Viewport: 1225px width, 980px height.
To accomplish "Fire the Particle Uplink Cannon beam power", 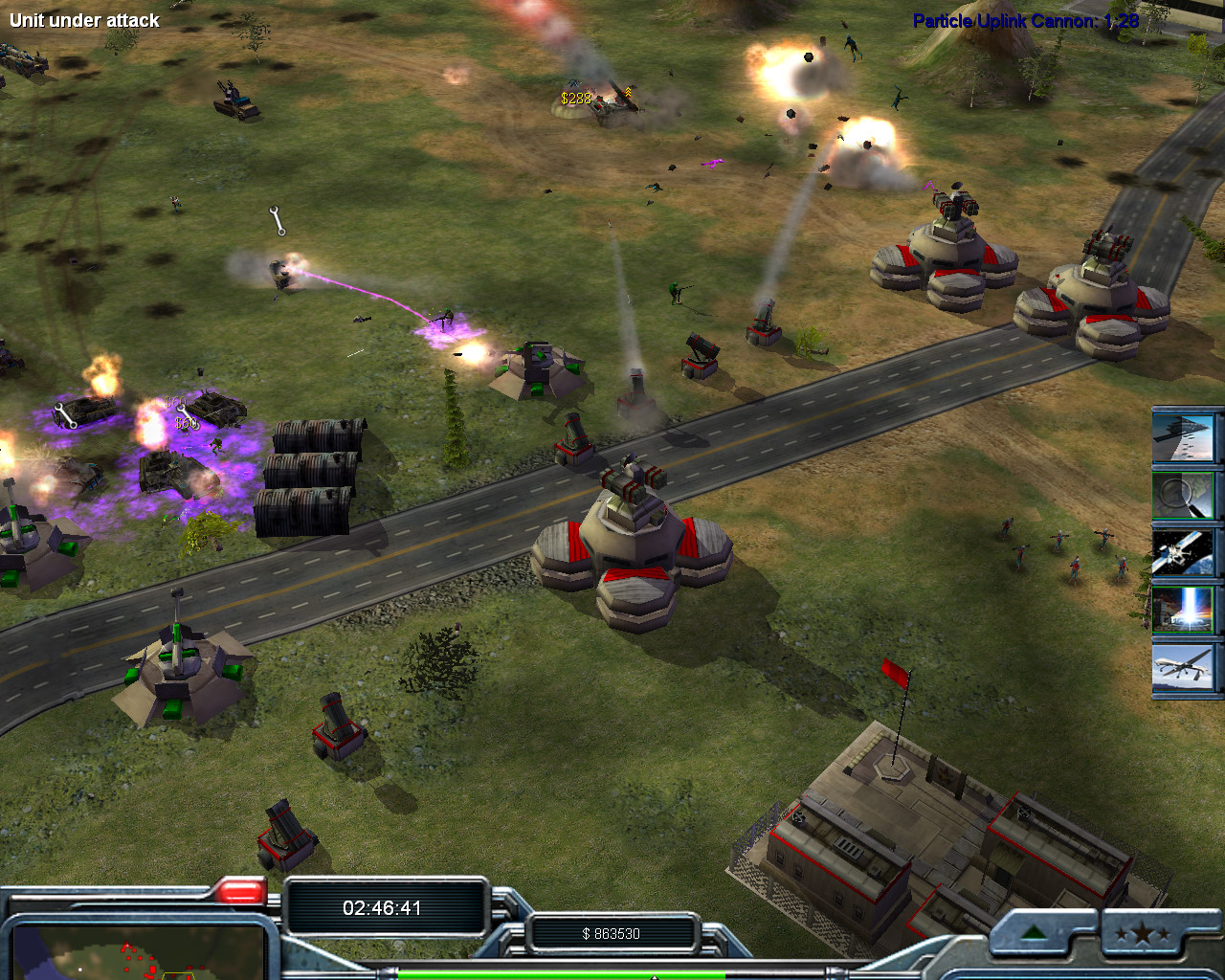I will pos(1185,610).
